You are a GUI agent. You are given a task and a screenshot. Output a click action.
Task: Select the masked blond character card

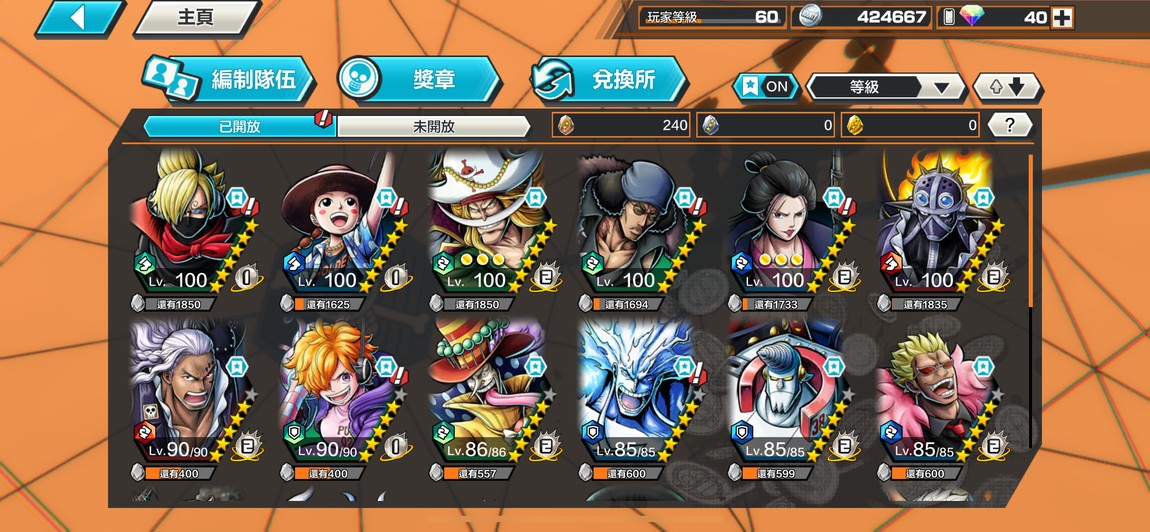[190, 225]
